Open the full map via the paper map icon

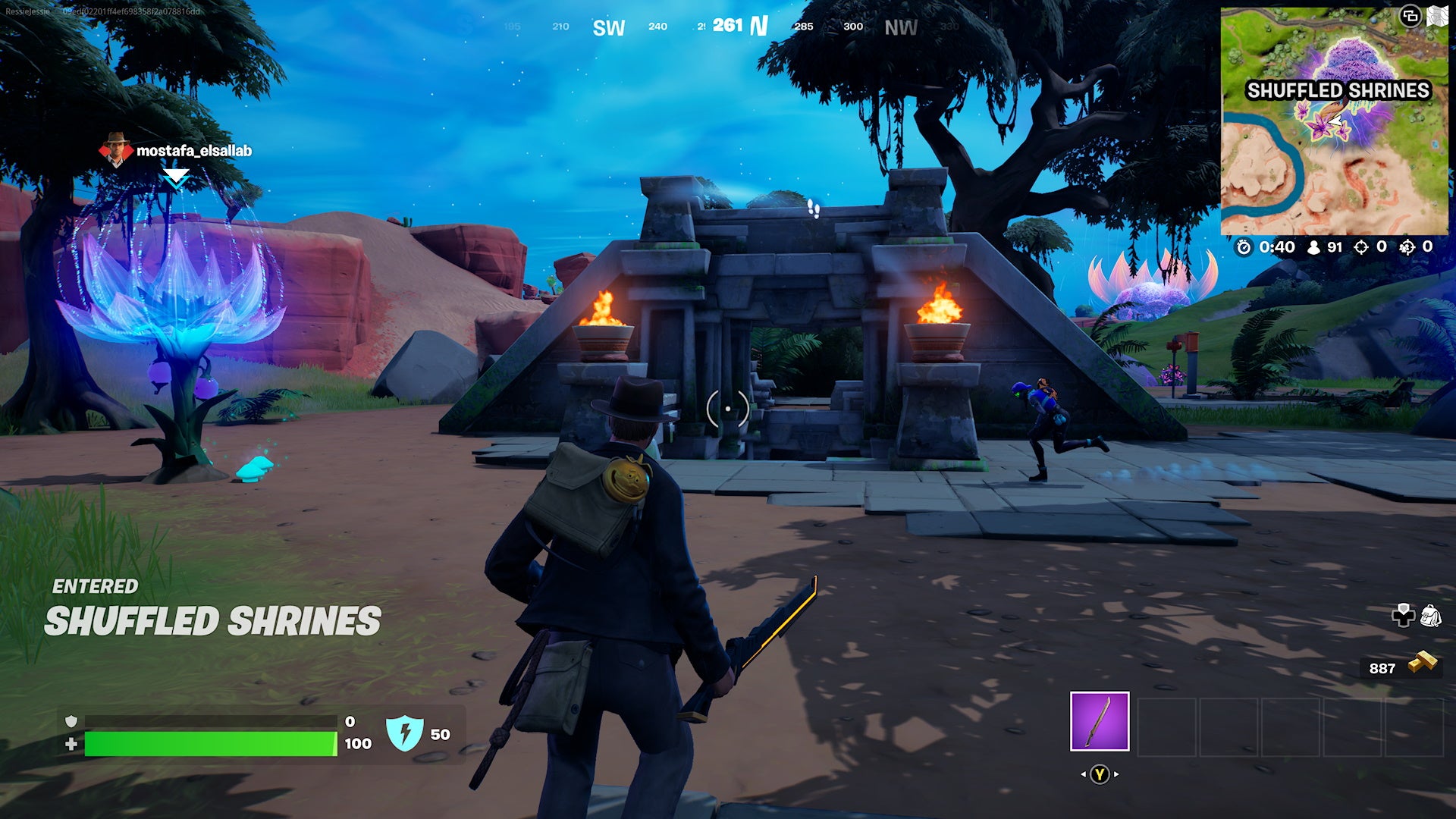[x=1439, y=17]
